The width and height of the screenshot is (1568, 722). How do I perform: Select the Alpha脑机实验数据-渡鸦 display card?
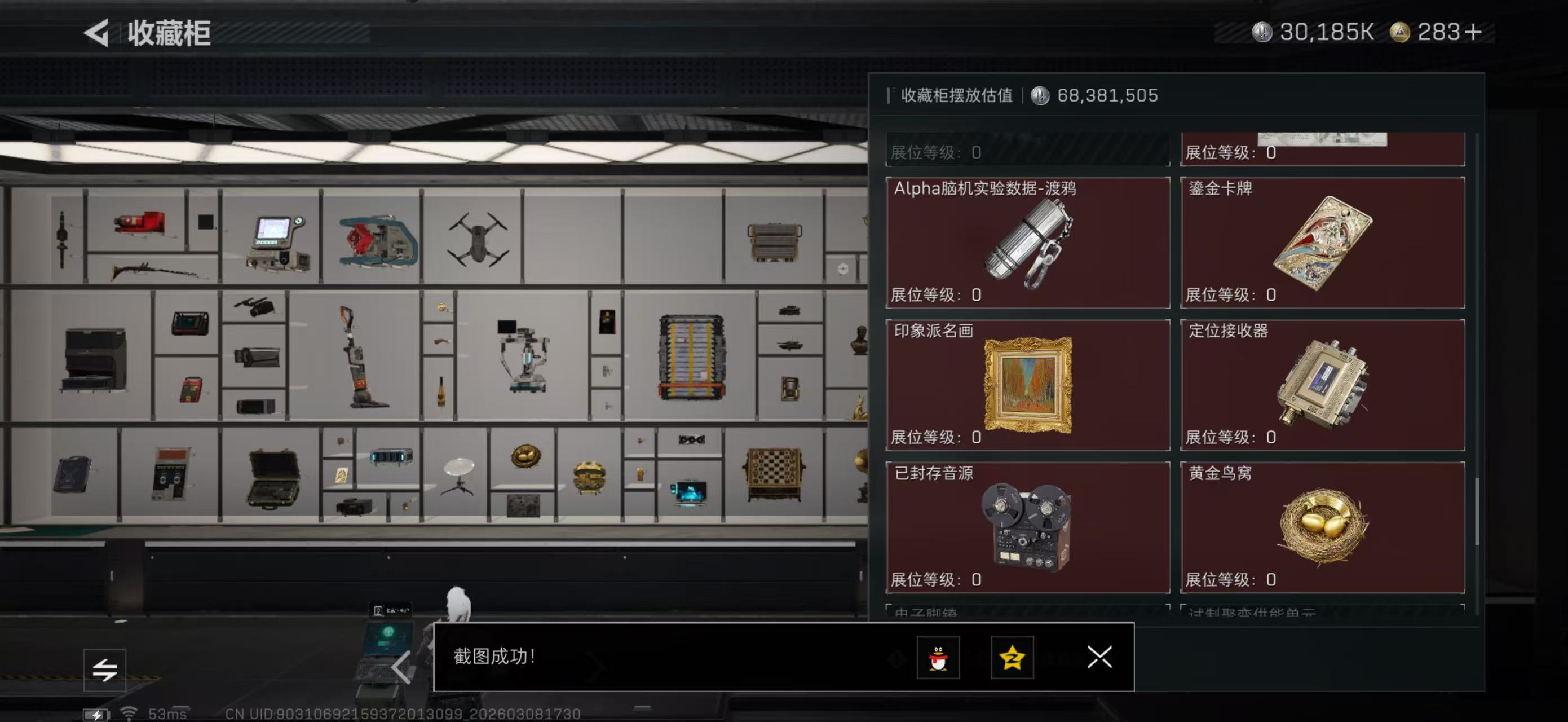1027,243
